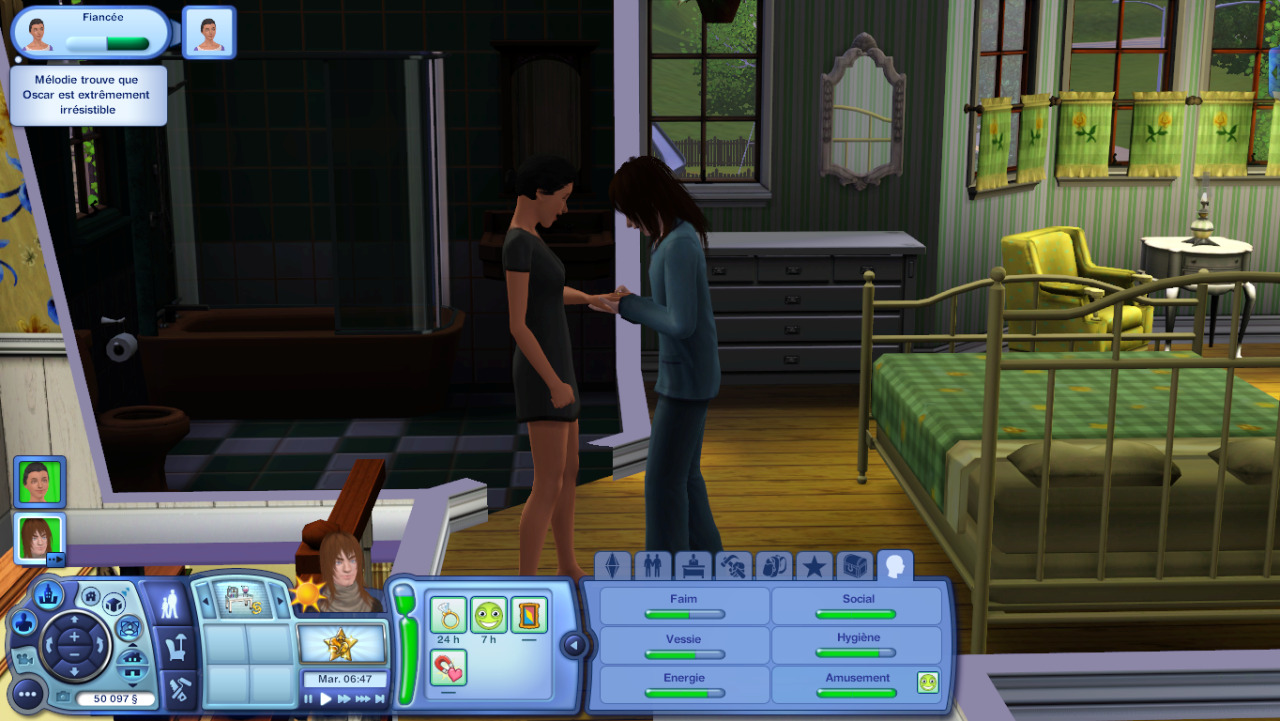Viewport: 1280px width, 721px height.
Task: Switch to the Career desk tab
Action: (x=693, y=566)
